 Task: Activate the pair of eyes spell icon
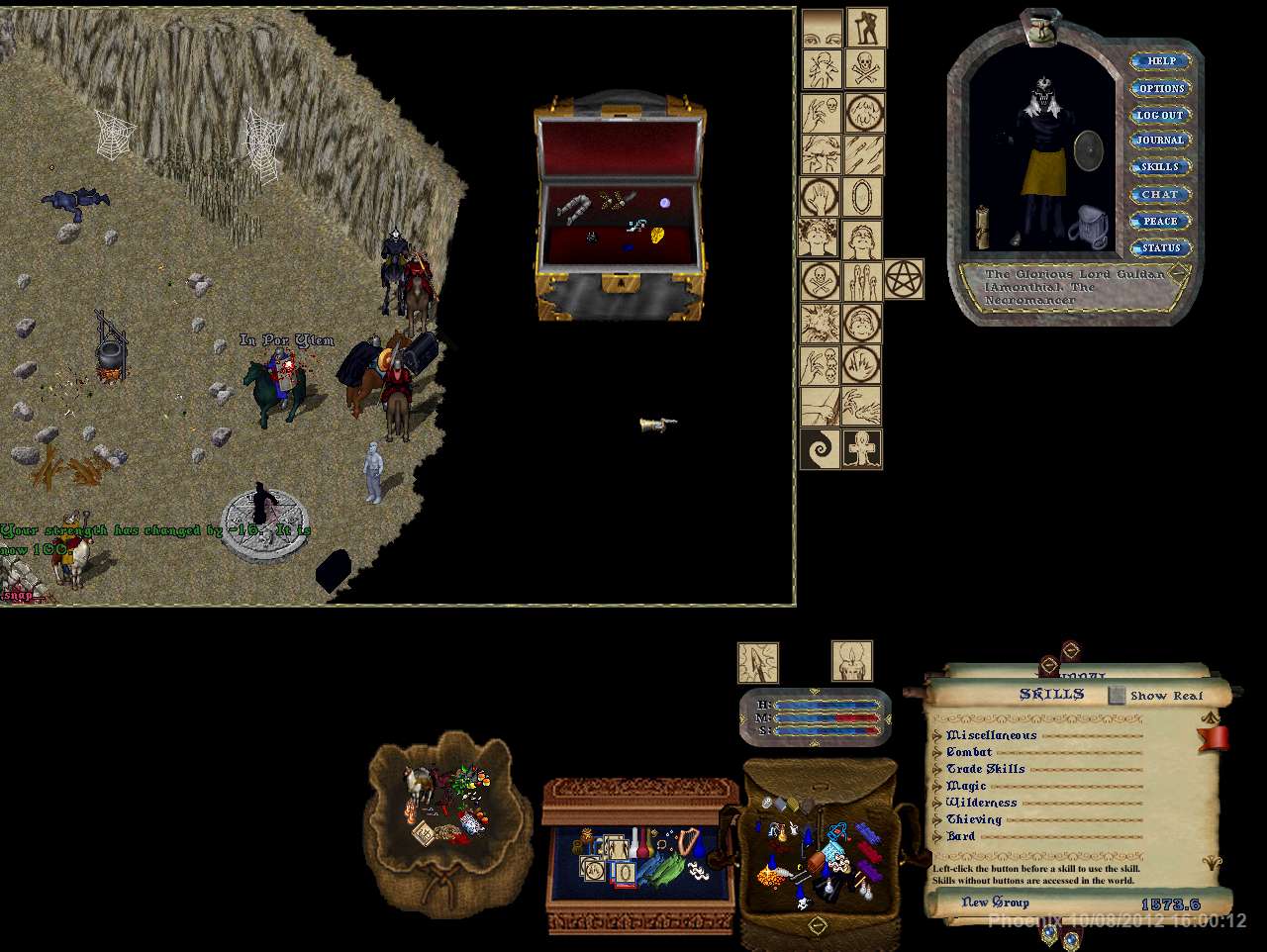click(x=821, y=30)
